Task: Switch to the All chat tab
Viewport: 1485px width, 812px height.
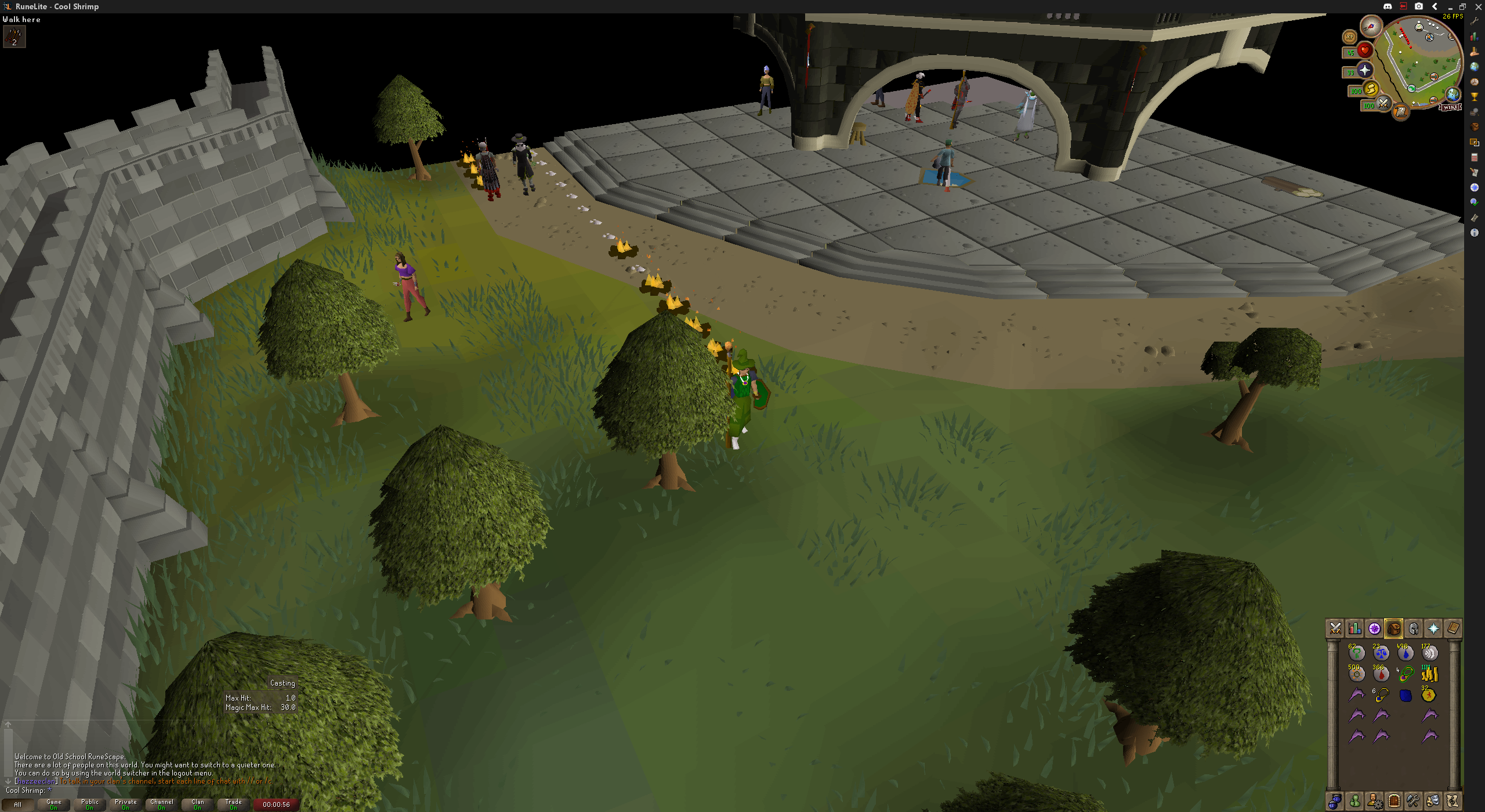Action: (19, 804)
